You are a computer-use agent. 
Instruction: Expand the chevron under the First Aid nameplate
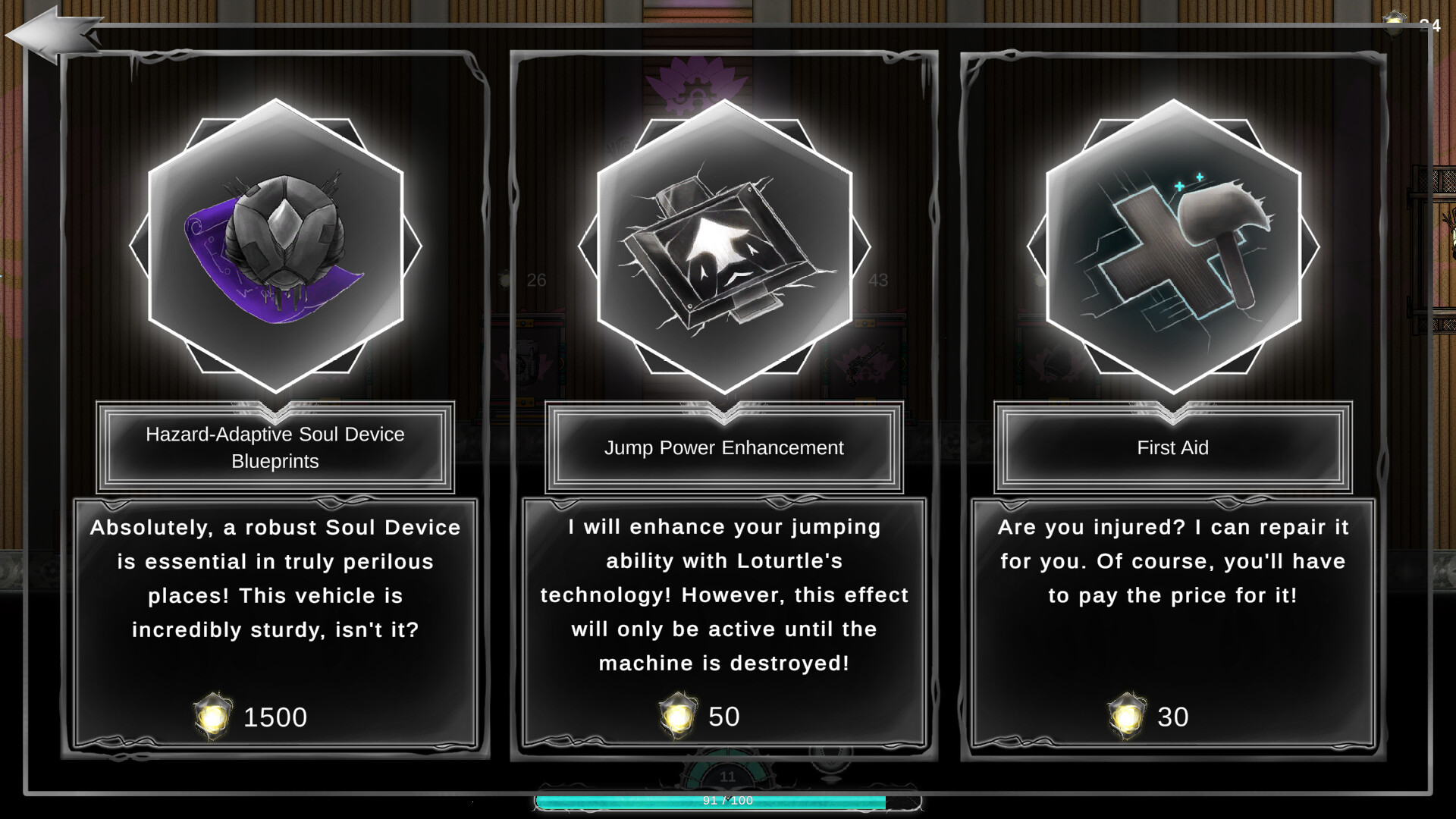1172,414
